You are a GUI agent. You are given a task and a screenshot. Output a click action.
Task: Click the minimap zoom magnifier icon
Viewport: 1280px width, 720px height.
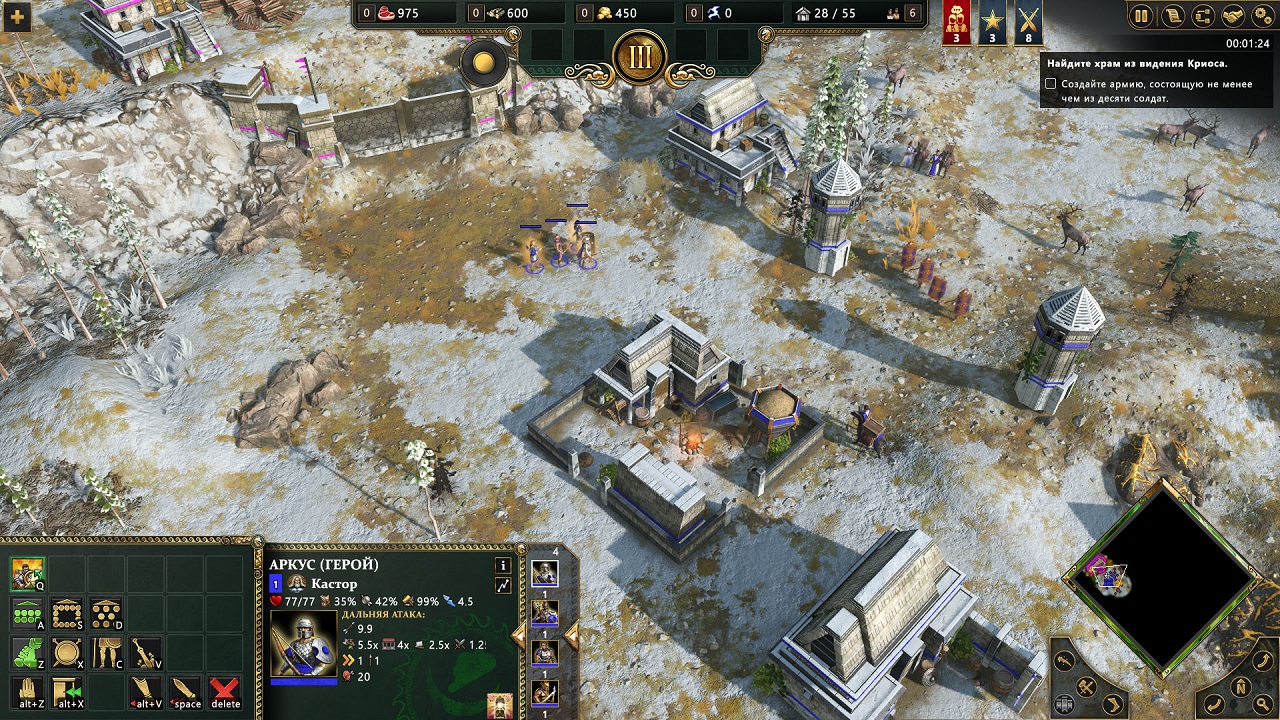(1261, 704)
